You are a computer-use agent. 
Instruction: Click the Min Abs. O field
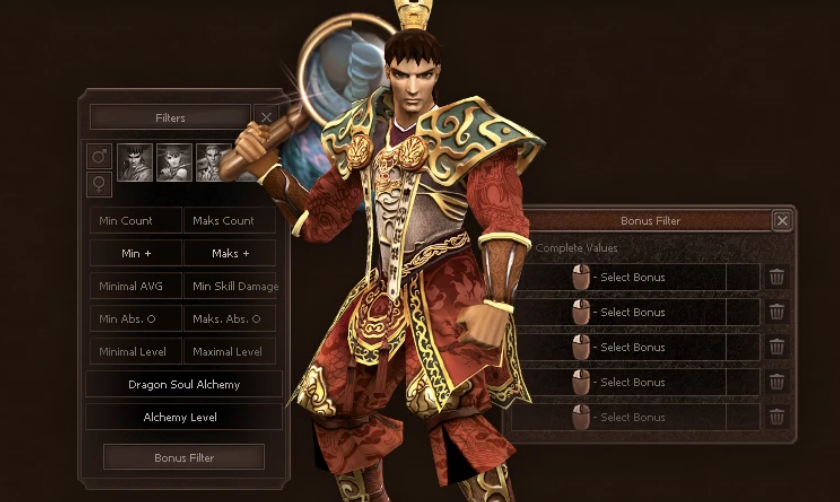pyautogui.click(x=136, y=319)
